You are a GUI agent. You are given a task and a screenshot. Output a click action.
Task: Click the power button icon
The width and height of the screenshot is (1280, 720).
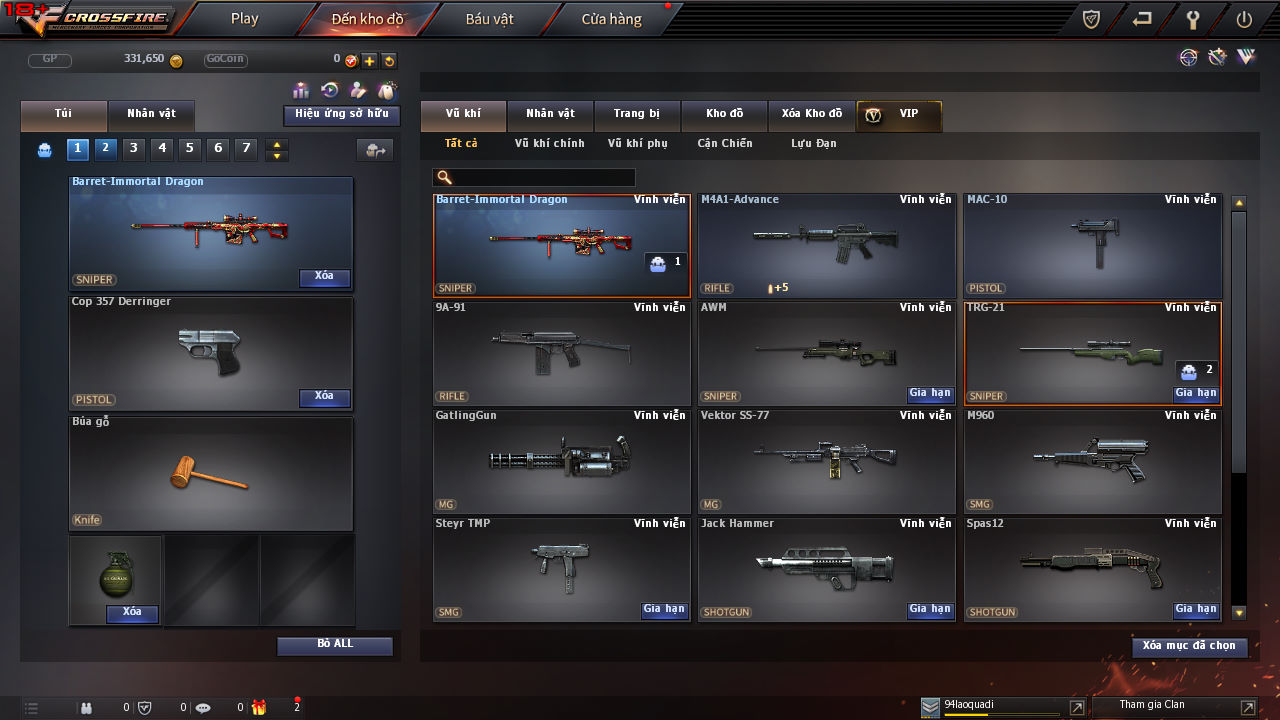(x=1244, y=19)
